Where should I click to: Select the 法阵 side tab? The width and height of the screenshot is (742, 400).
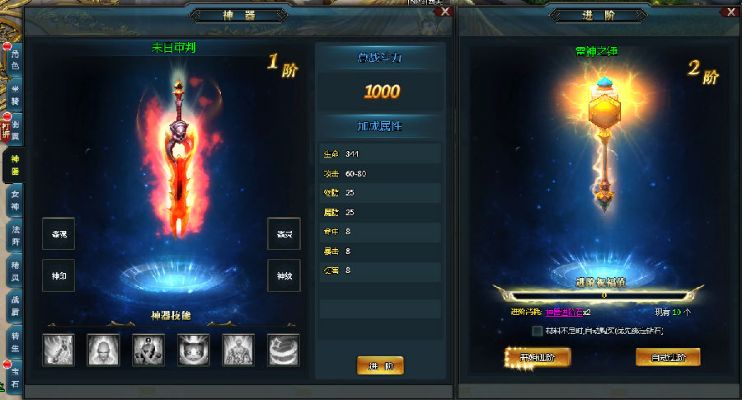pyautogui.click(x=14, y=235)
